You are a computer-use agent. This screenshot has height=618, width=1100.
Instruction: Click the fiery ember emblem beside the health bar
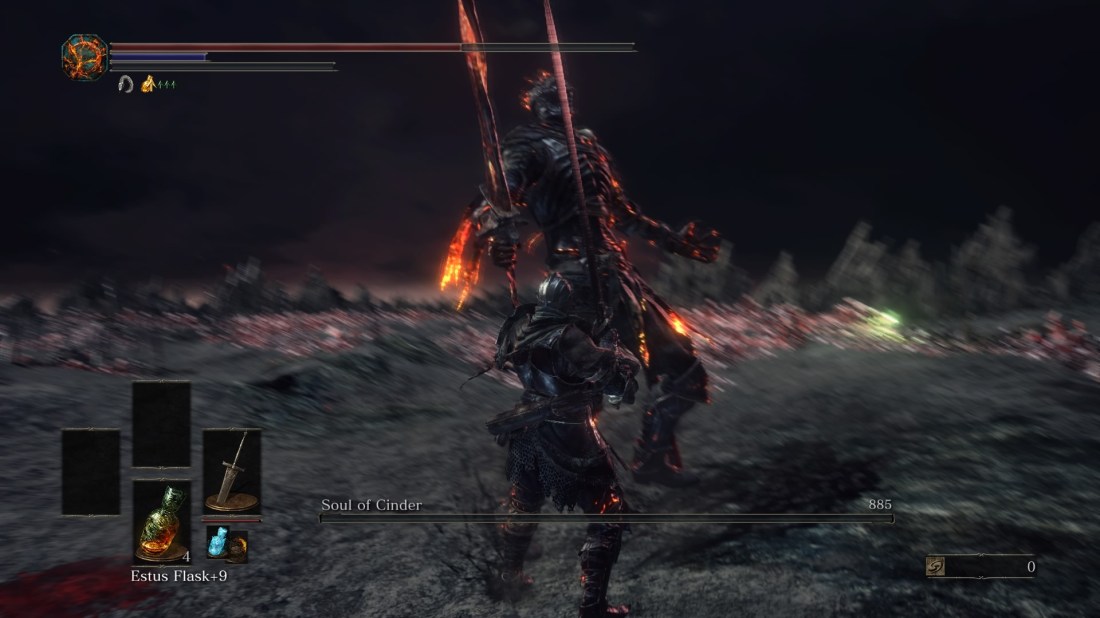click(x=84, y=56)
